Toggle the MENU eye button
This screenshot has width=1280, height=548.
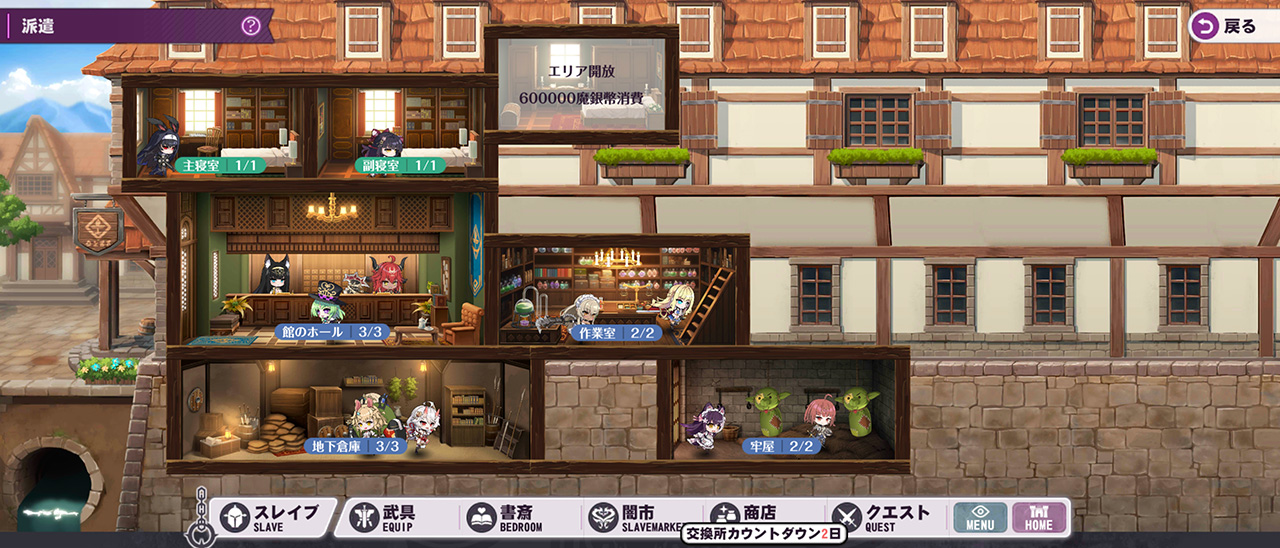point(980,517)
